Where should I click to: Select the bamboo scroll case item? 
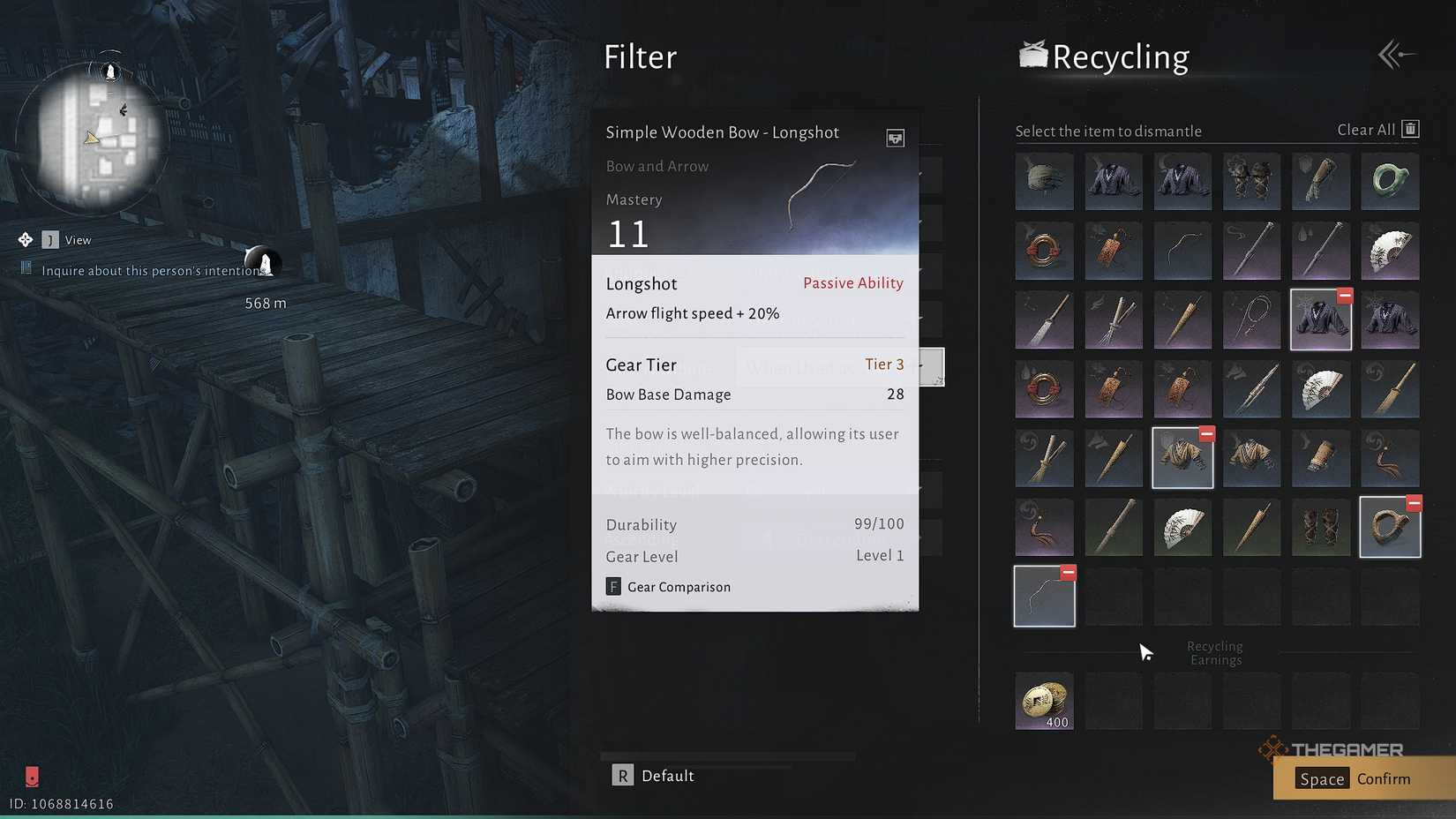pyautogui.click(x=1321, y=458)
